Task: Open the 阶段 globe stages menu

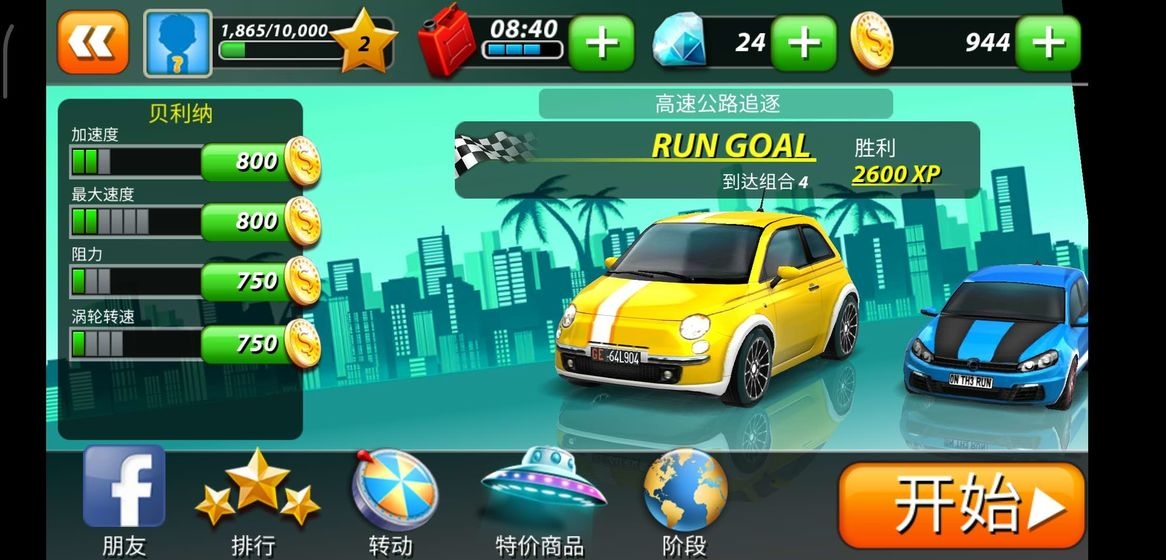Action: coord(684,498)
